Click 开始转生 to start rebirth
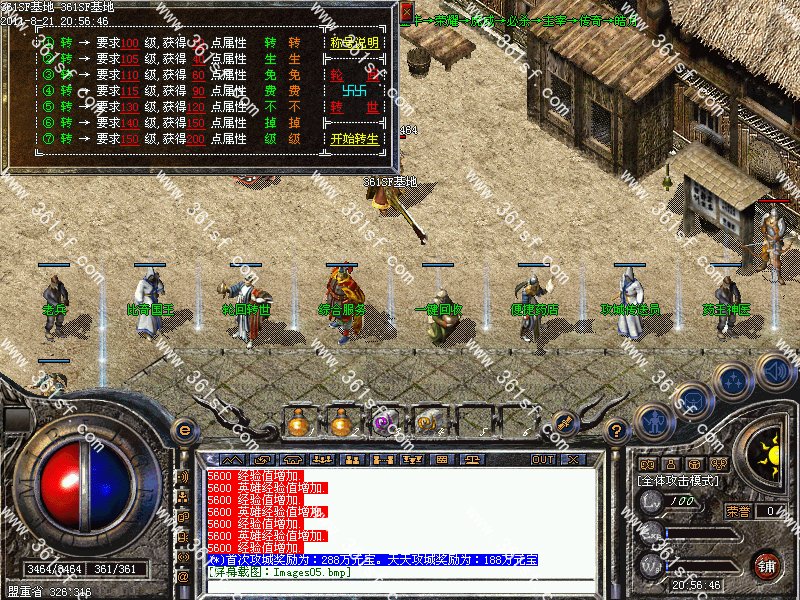This screenshot has height=600, width=800. 354,139
